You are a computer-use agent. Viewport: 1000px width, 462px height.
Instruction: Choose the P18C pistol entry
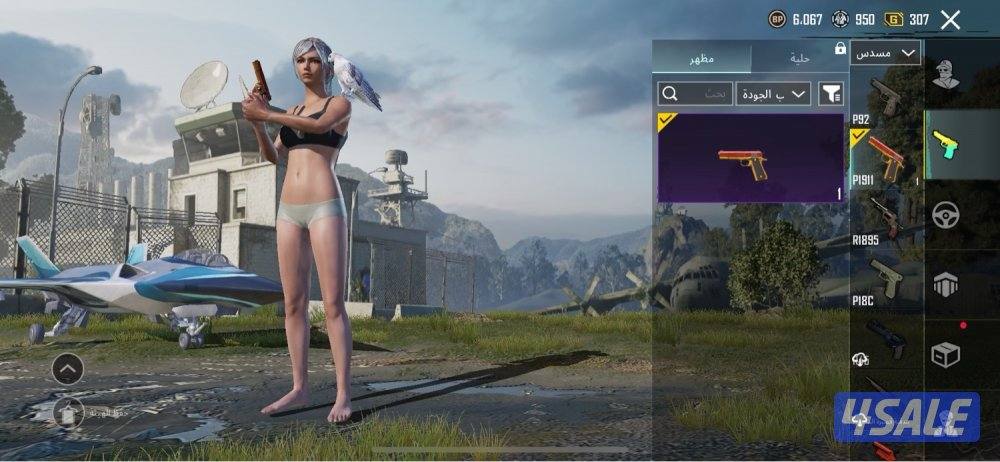pyautogui.click(x=885, y=278)
